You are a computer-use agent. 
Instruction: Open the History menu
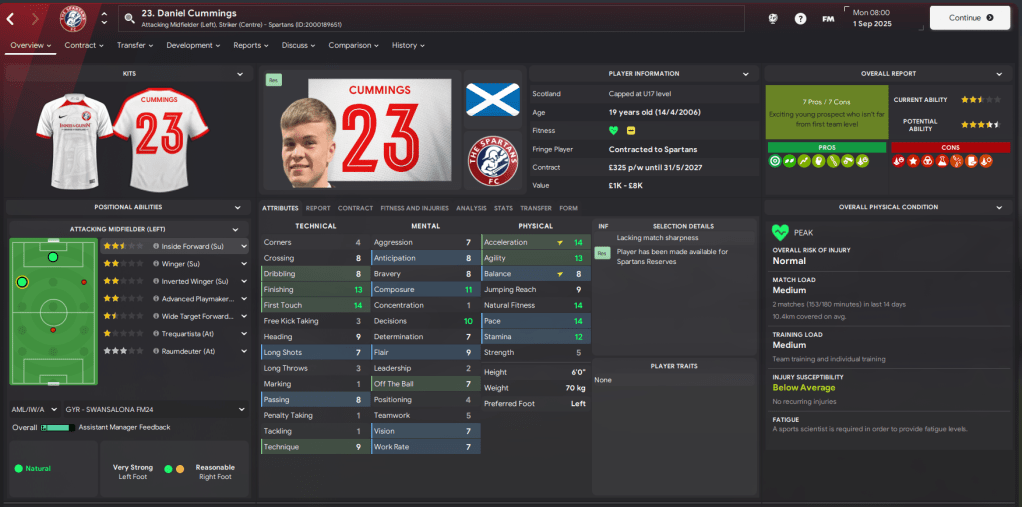[x=408, y=45]
